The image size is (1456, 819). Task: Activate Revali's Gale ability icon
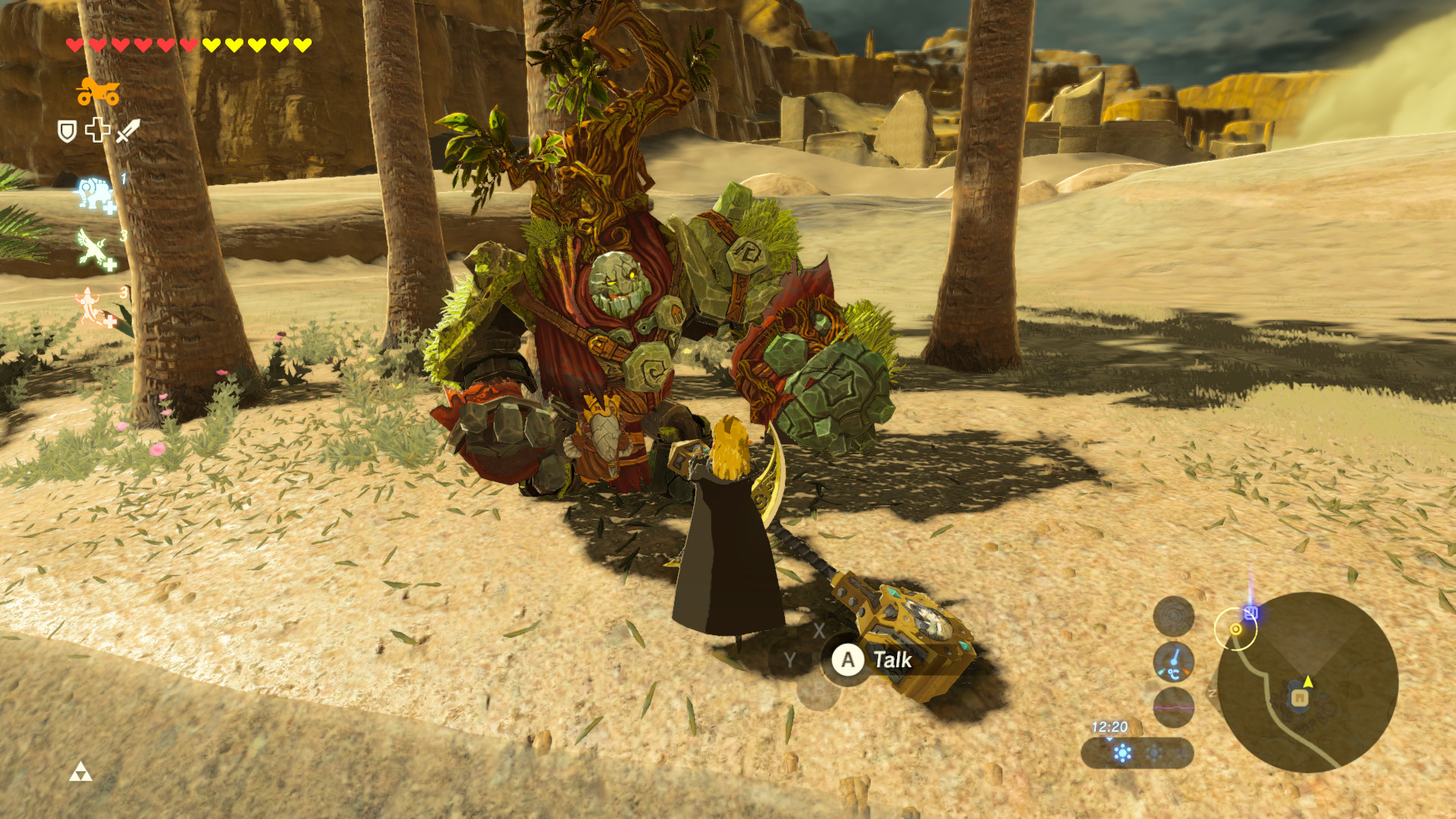pos(93,249)
